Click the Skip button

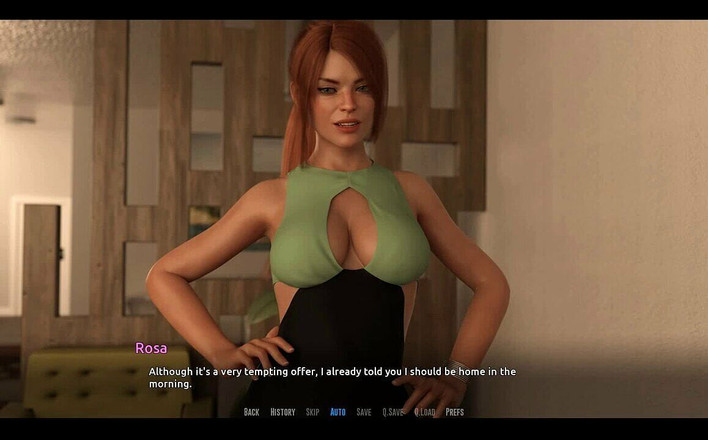(313, 412)
